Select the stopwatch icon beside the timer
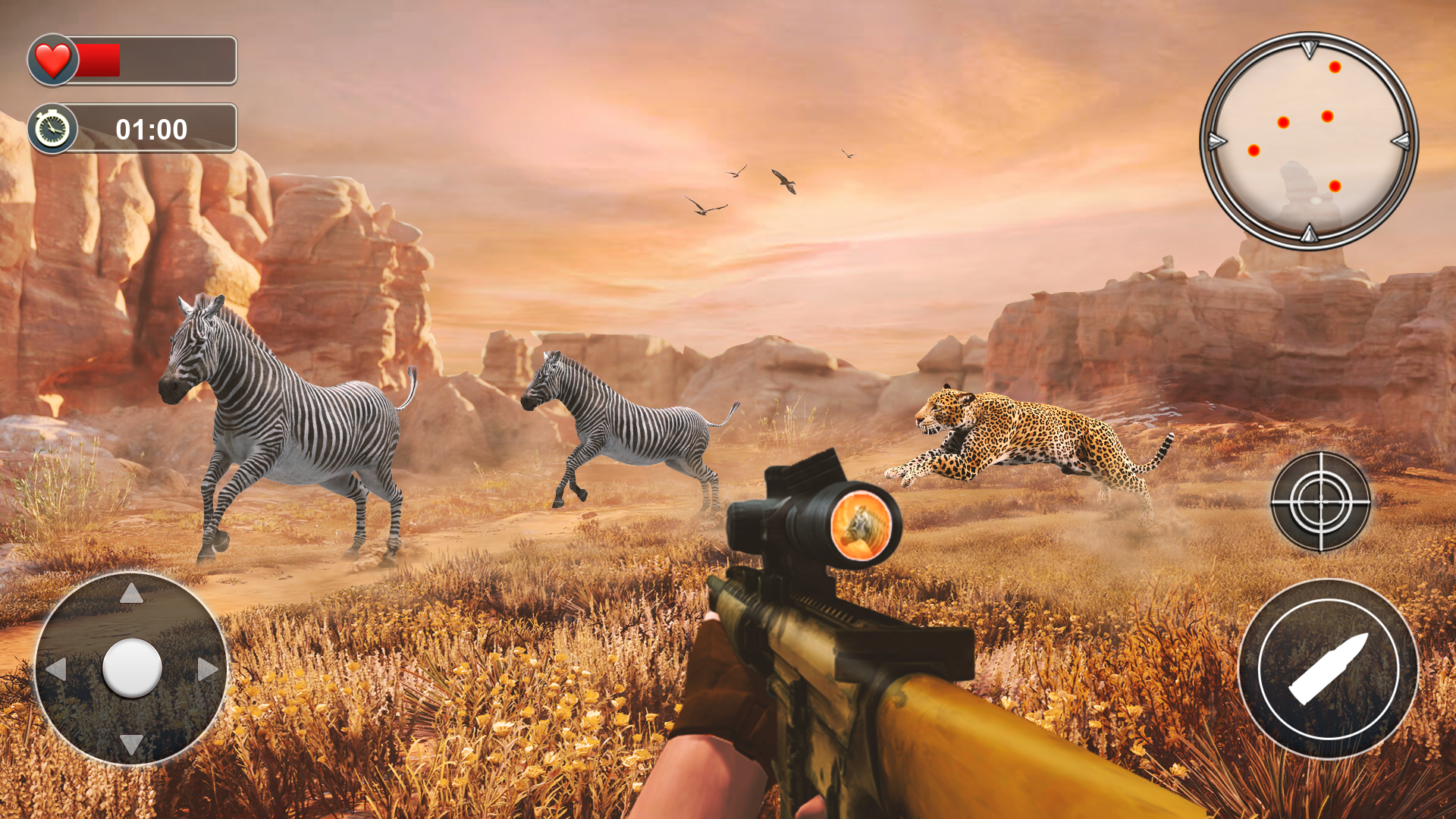 tap(52, 129)
